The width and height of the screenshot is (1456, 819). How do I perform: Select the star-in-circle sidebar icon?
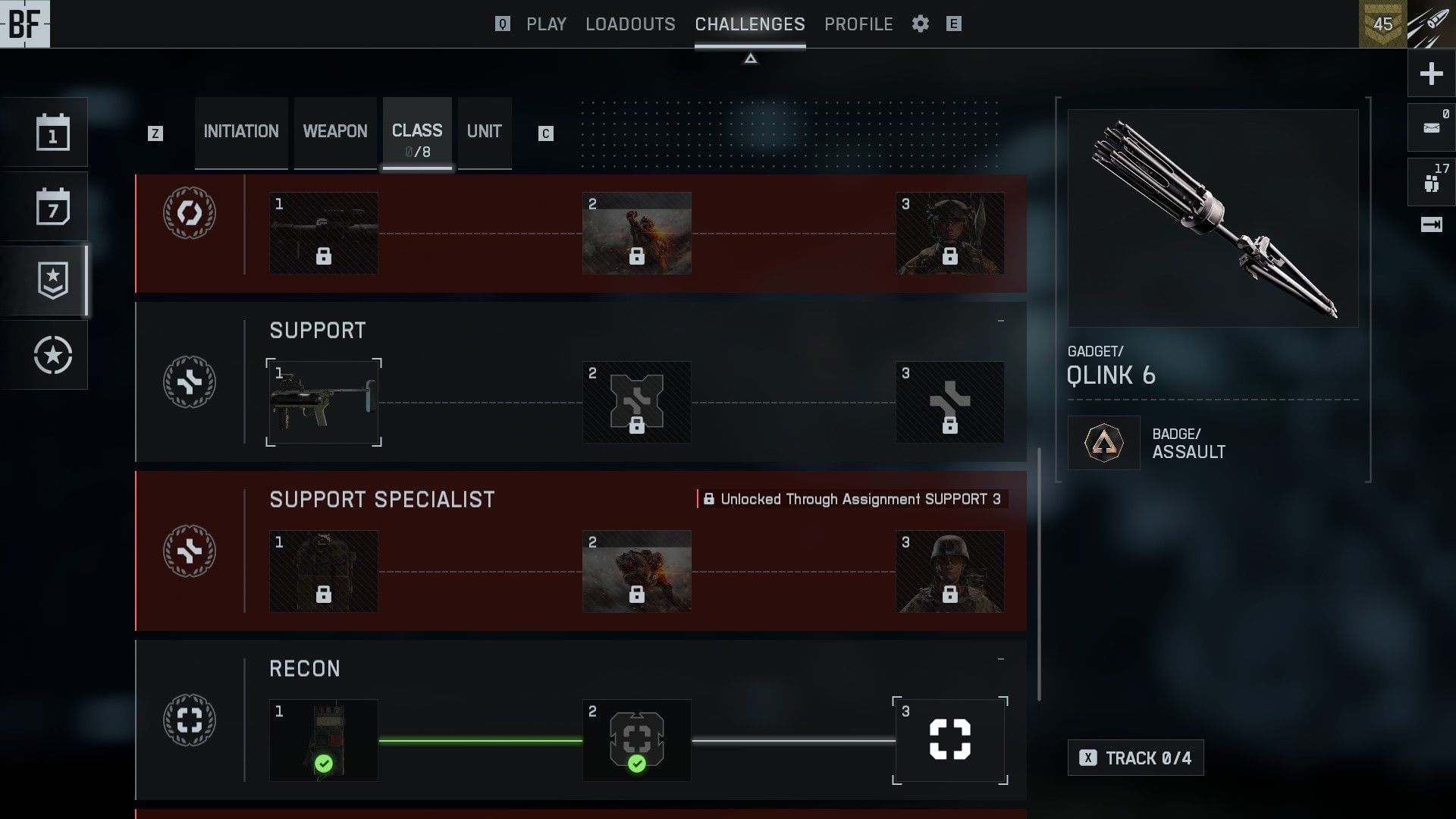(53, 355)
